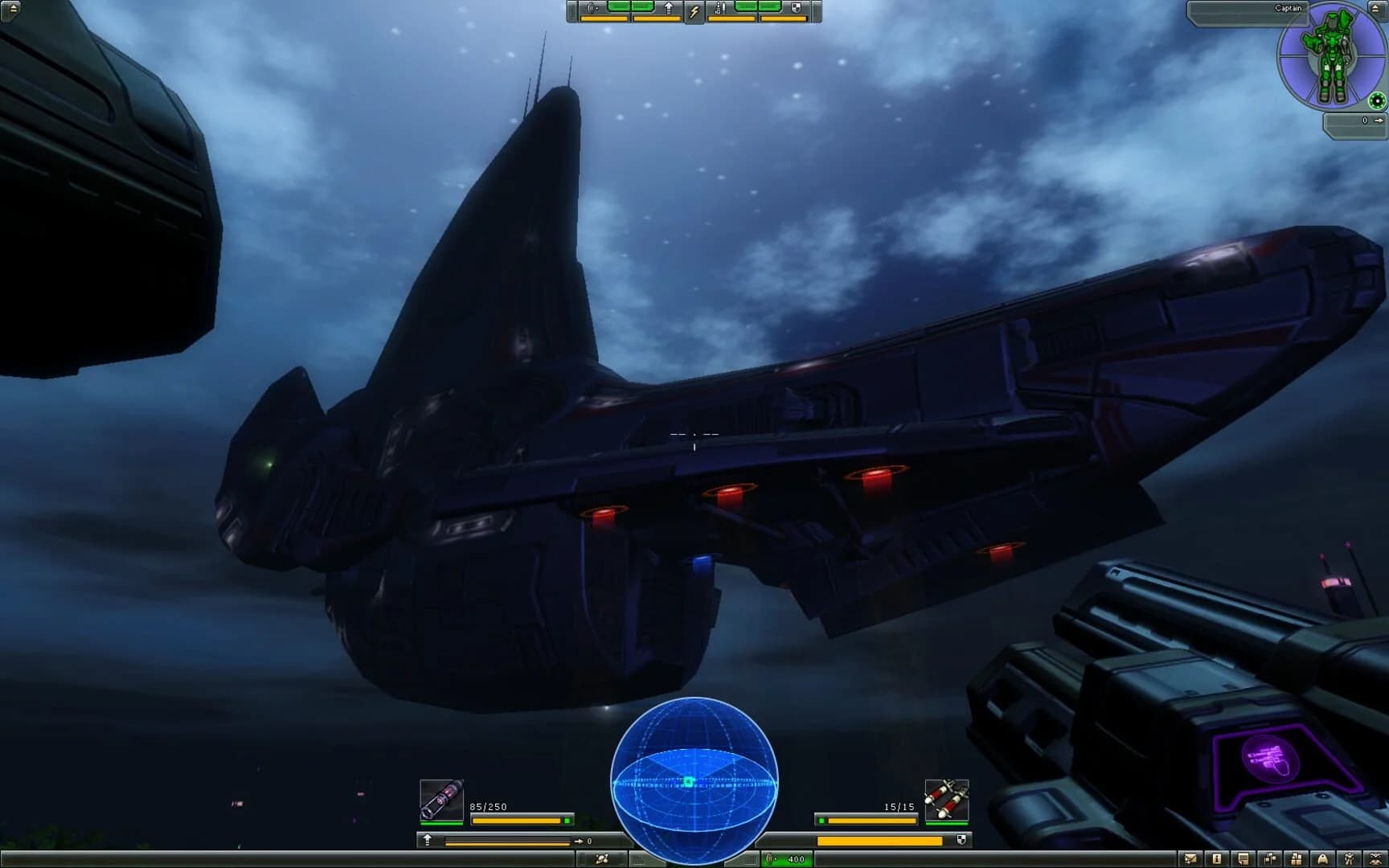Select the beacon icon on the taskbar
This screenshot has height=868, width=1389.
[x=1324, y=859]
